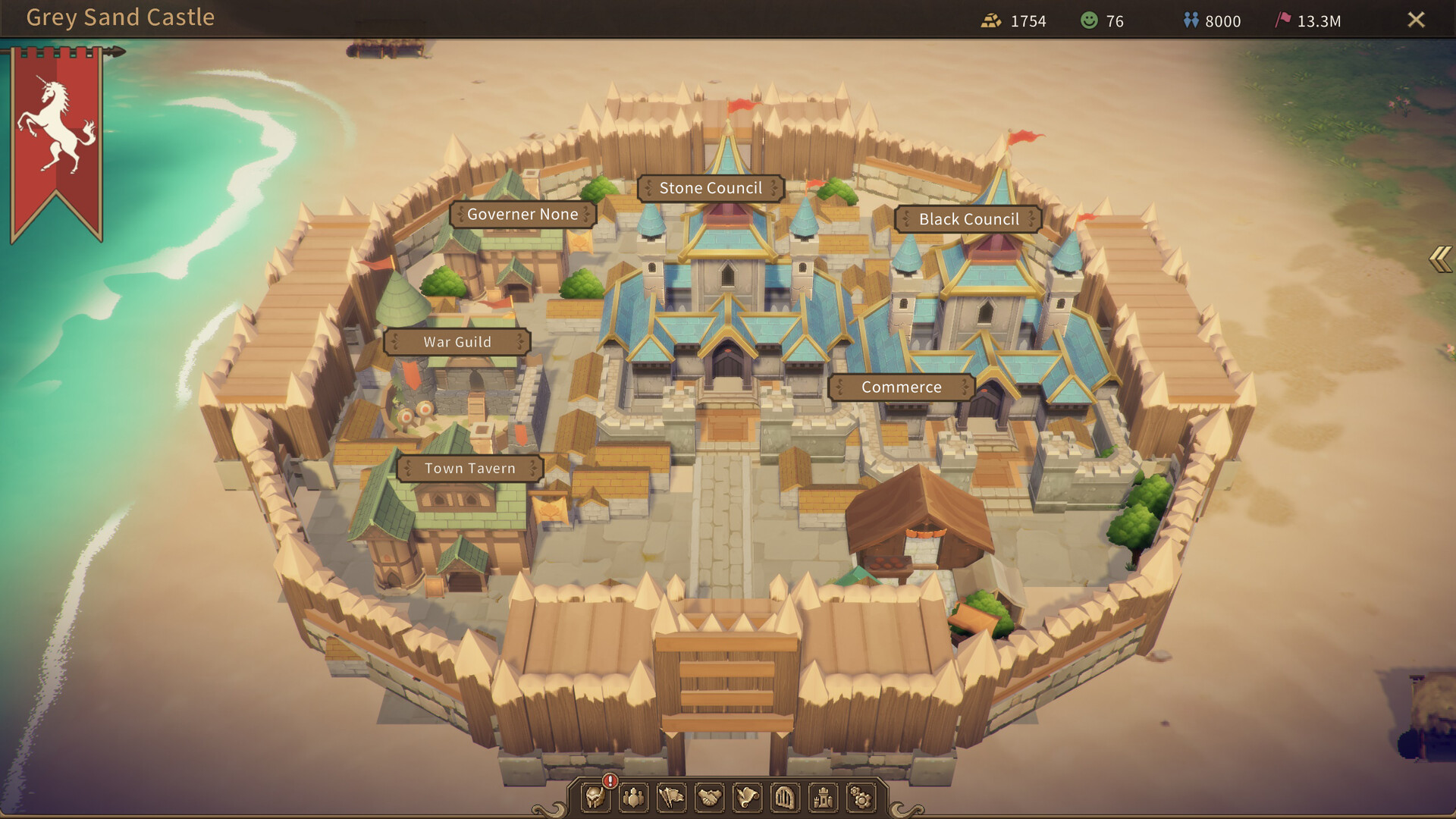Select the population citizens icon
1456x819 pixels.
point(635,798)
